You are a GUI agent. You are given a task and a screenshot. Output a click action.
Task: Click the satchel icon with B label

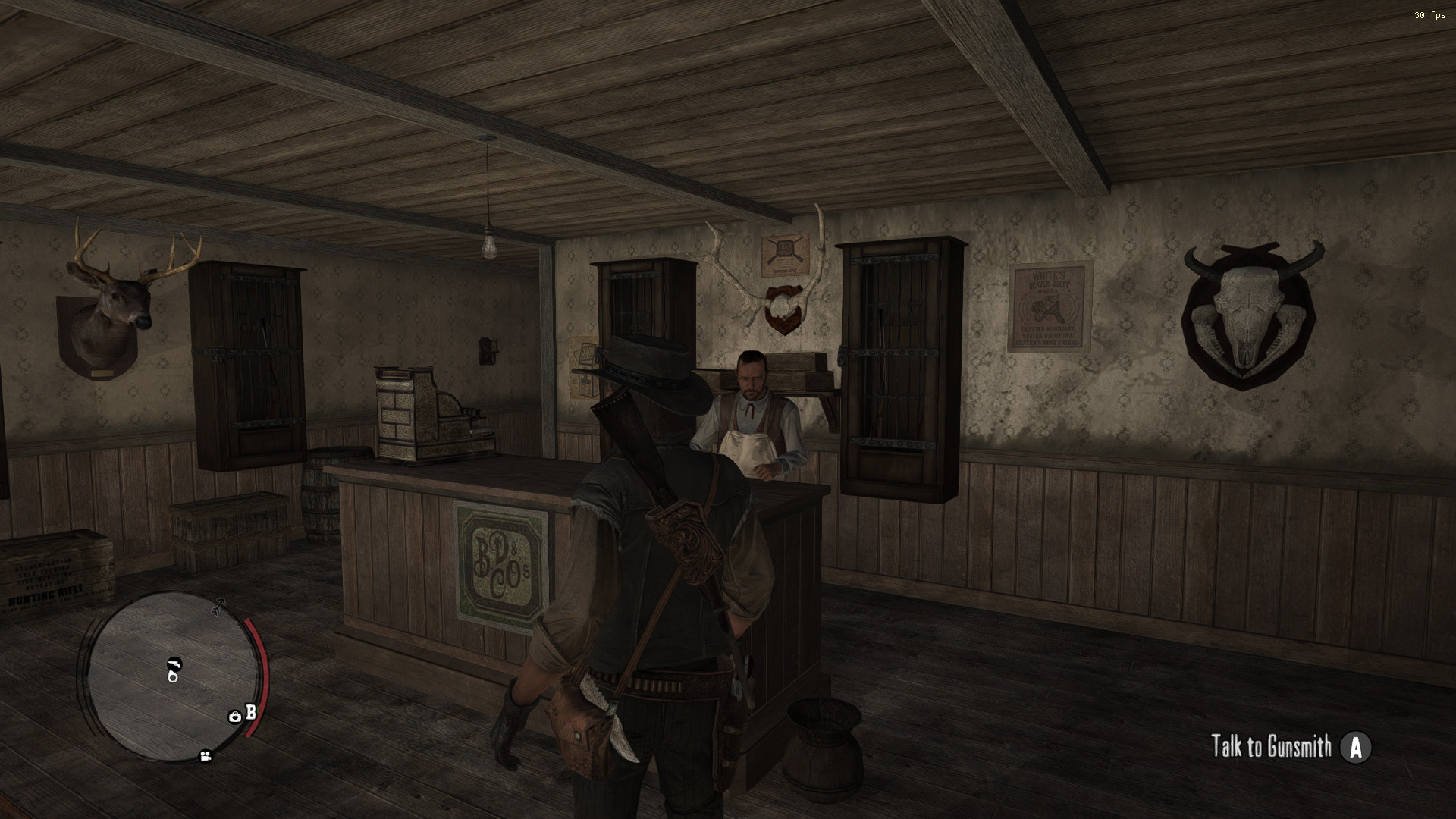(236, 717)
